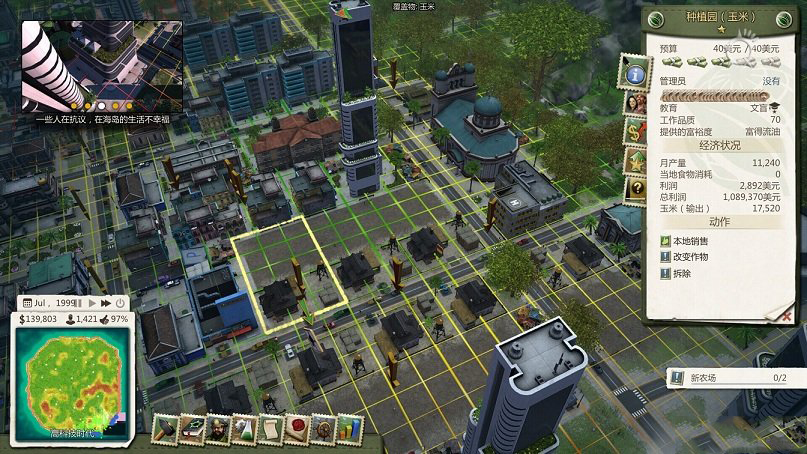Click the power button by the date
The height and width of the screenshot is (454, 807).
click(x=120, y=302)
